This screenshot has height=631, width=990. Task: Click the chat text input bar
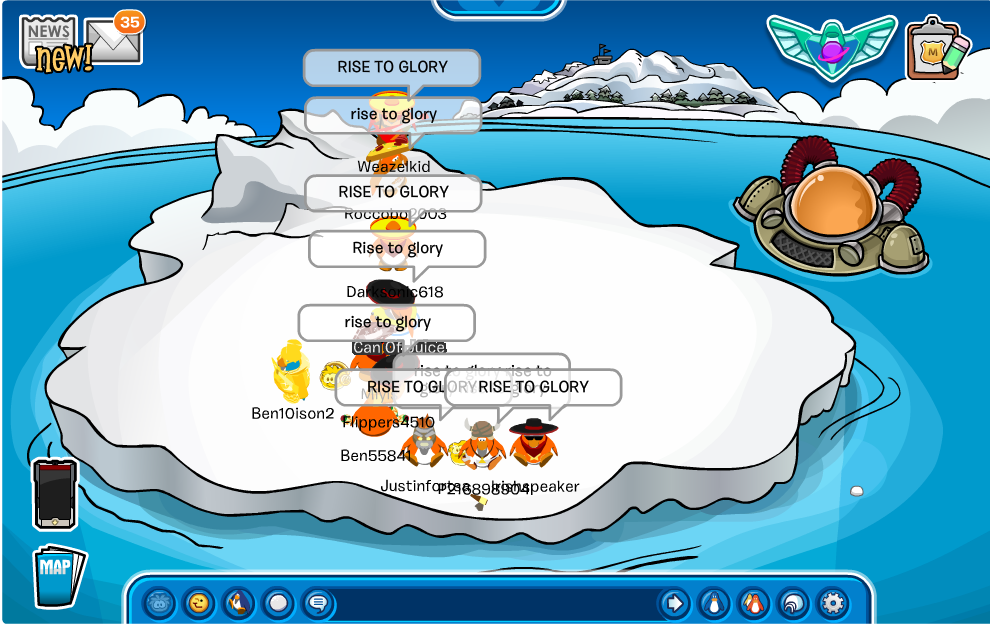pyautogui.click(x=495, y=604)
